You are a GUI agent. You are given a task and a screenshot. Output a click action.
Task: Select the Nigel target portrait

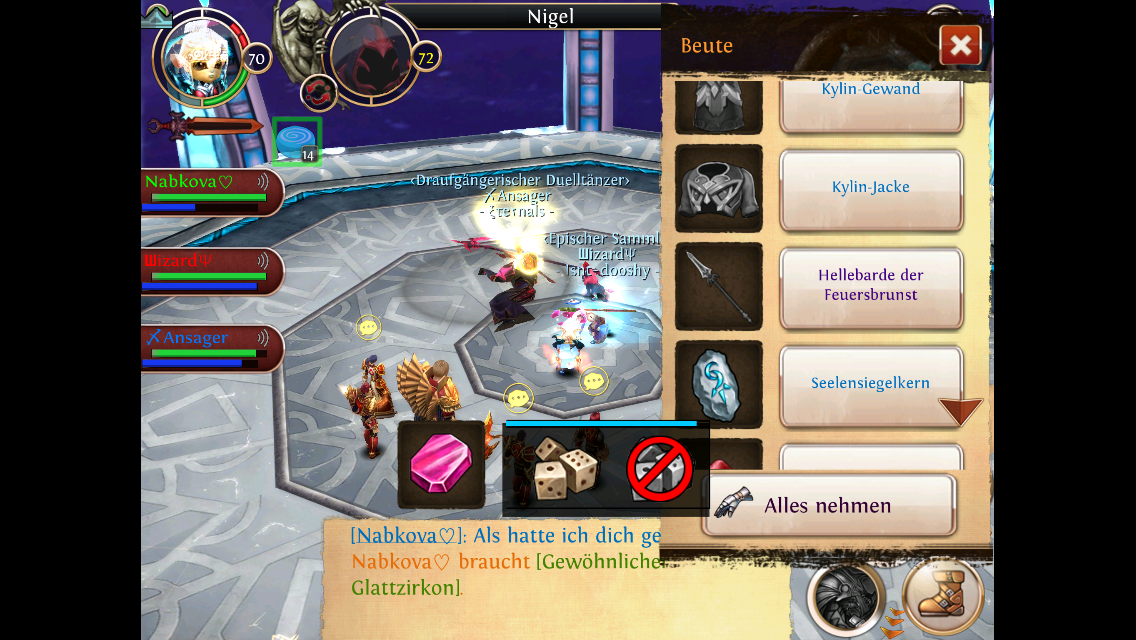(371, 55)
